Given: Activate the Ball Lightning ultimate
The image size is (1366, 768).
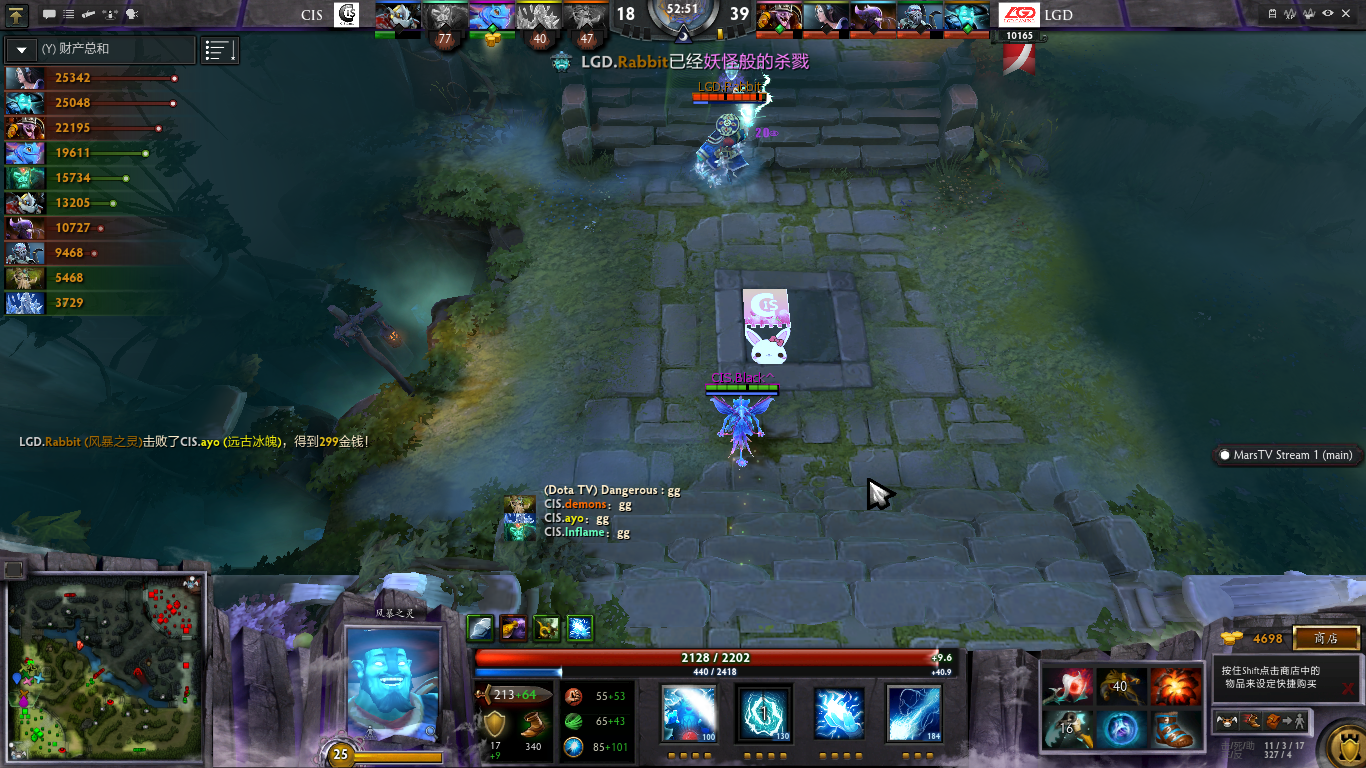Looking at the screenshot, I should click(x=914, y=714).
